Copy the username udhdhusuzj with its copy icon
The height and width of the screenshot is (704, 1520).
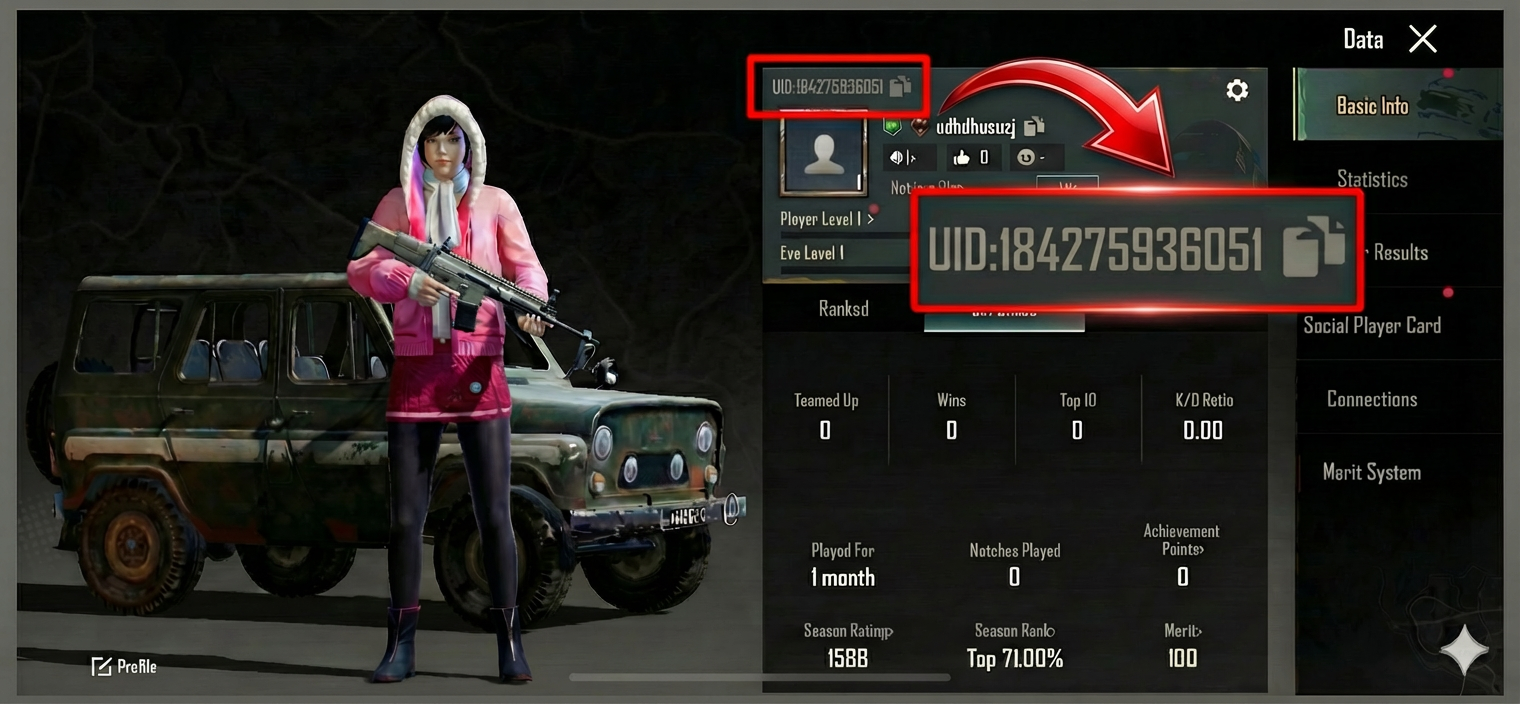[x=1034, y=126]
